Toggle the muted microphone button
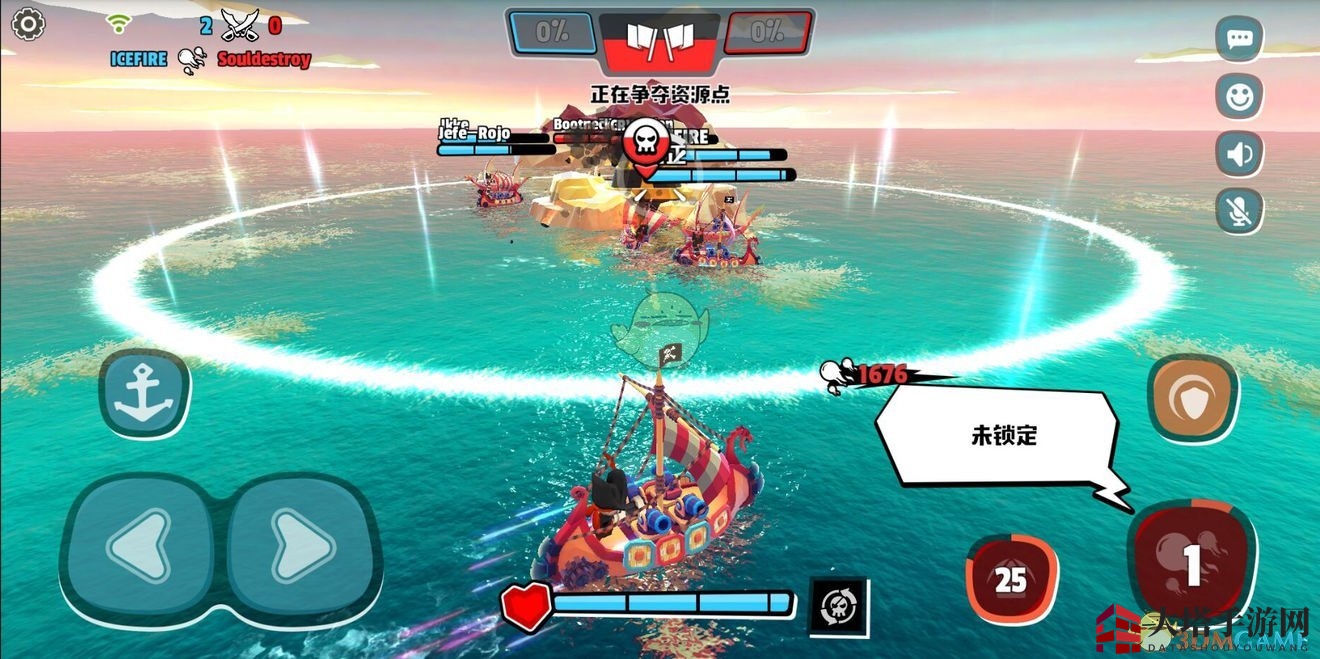The width and height of the screenshot is (1320, 659). click(1240, 211)
